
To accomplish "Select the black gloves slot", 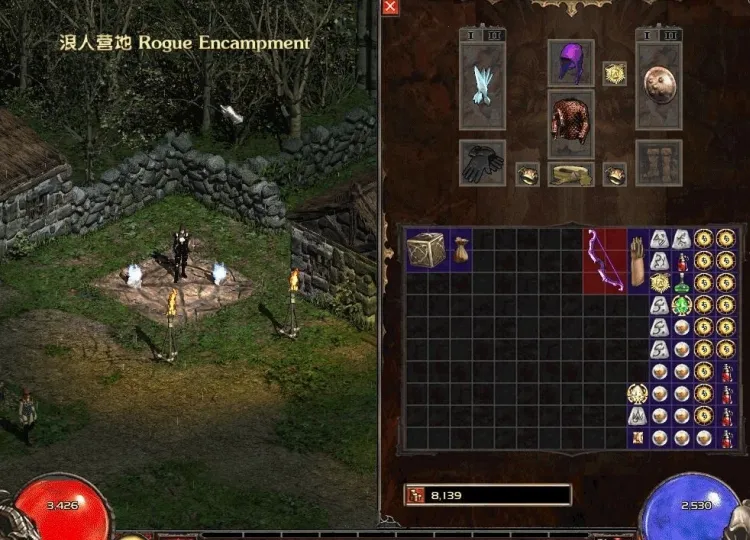I will point(482,162).
